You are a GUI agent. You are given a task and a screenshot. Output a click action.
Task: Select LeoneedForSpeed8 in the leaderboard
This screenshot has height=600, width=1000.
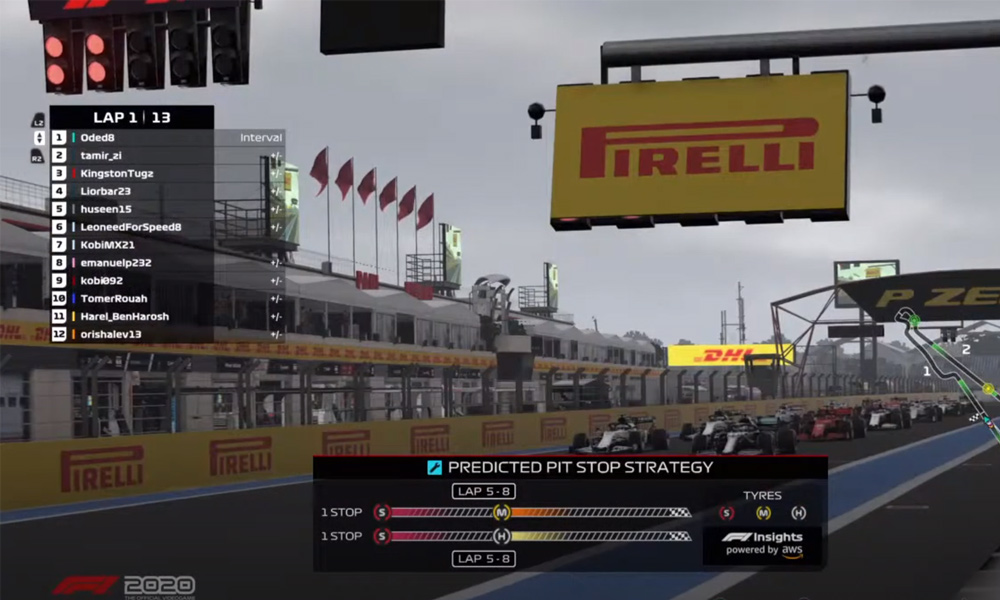130,227
